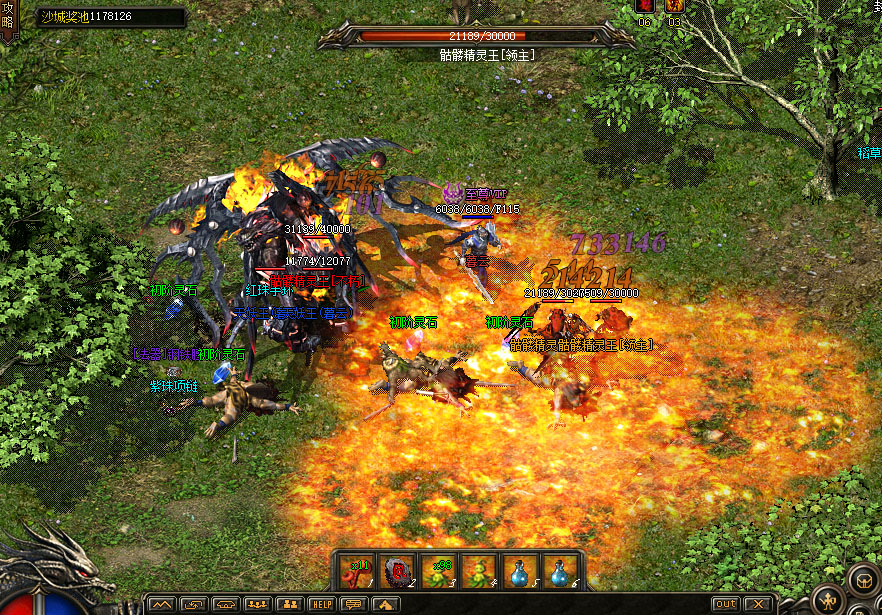Drink the blue potion in slot 5
Viewport: 882px width, 615px height.
click(x=520, y=571)
